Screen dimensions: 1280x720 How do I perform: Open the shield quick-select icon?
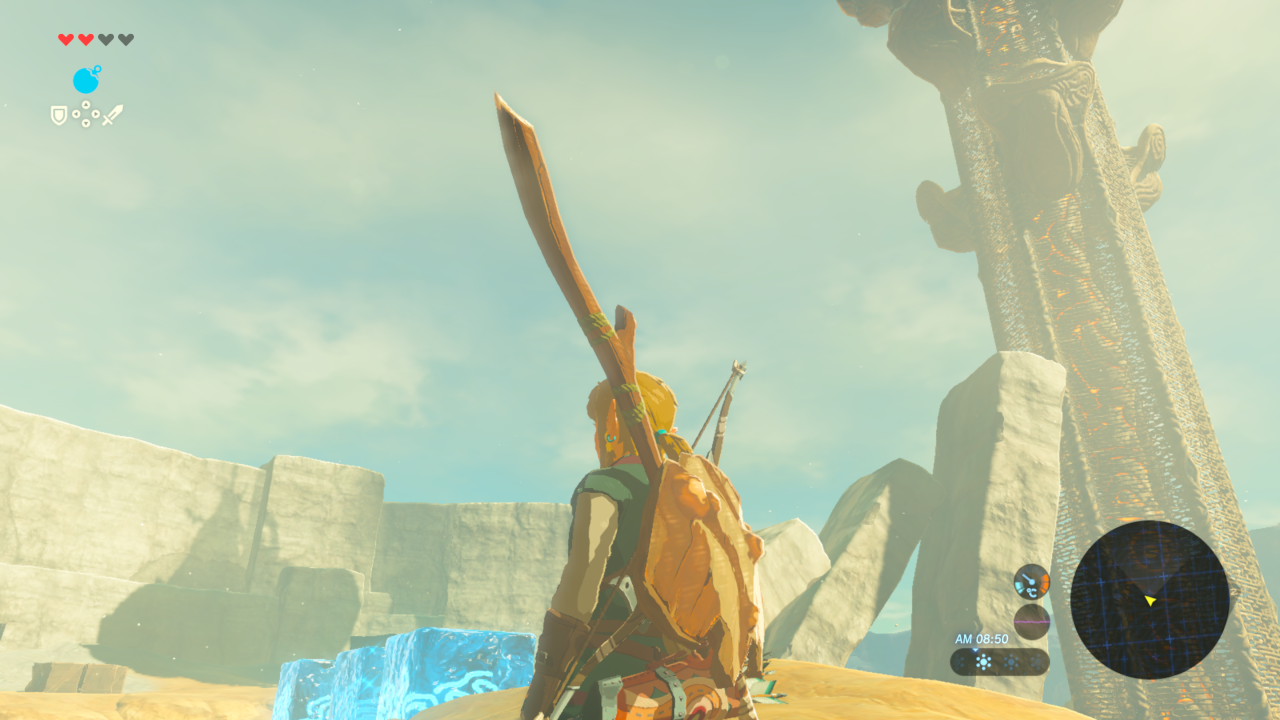click(59, 116)
